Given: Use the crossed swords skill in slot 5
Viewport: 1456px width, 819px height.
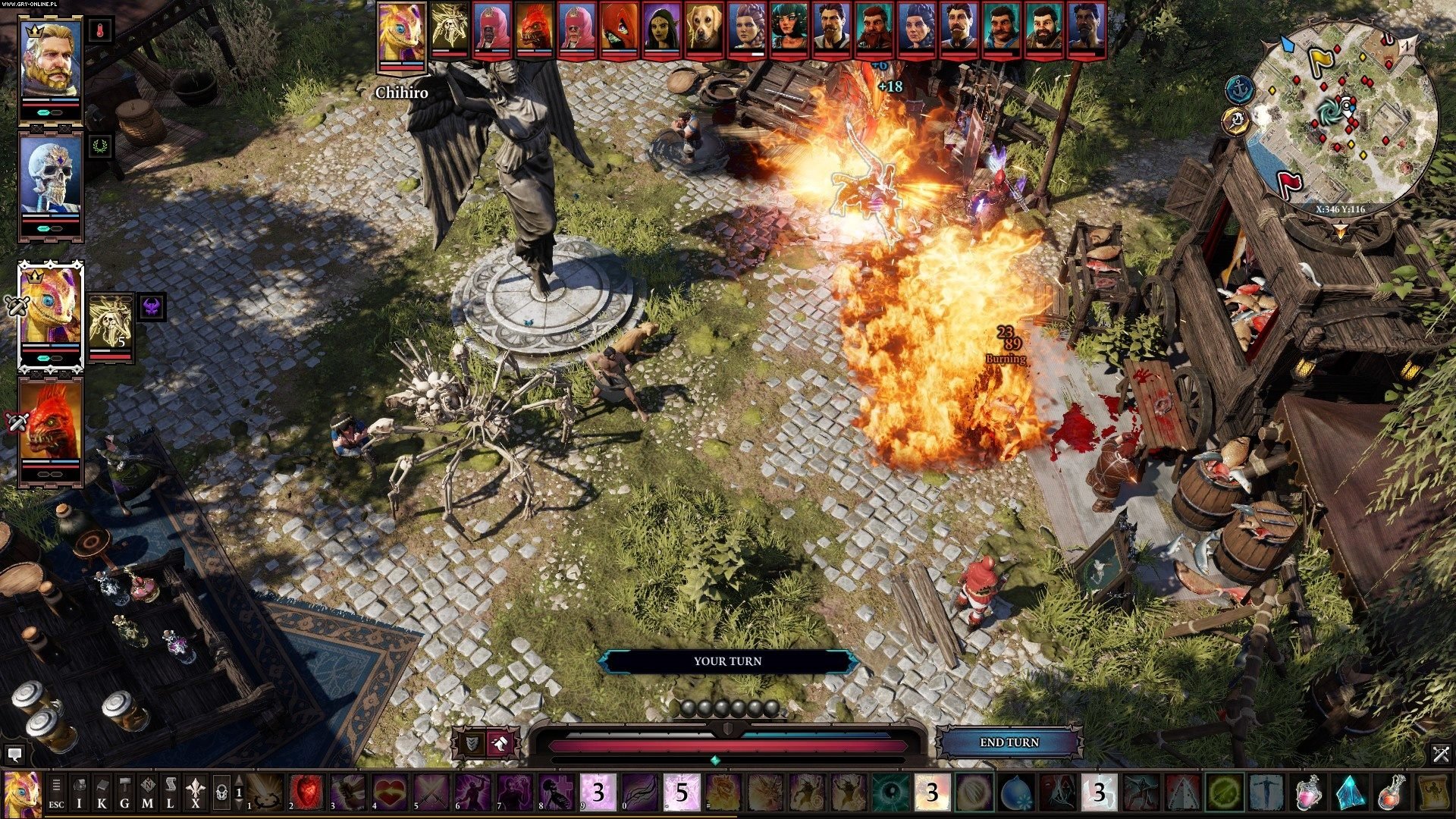Looking at the screenshot, I should click(431, 792).
